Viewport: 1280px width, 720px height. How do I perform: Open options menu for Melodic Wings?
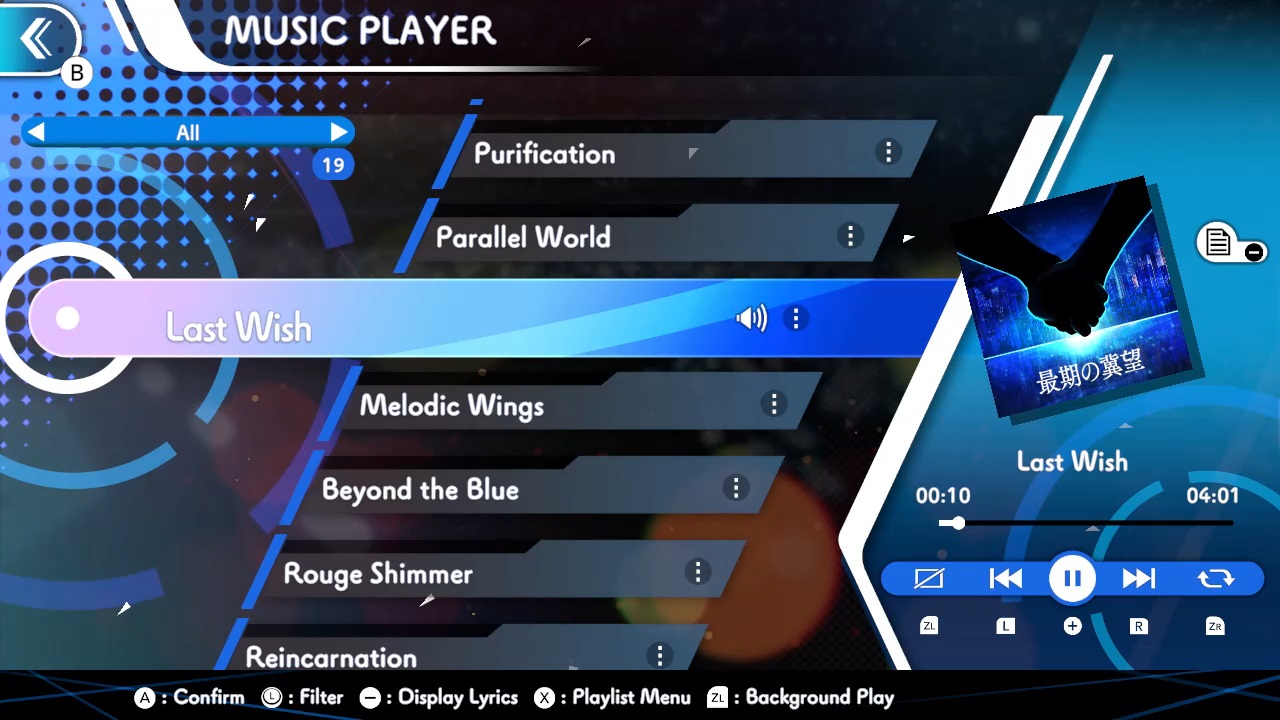tap(774, 404)
